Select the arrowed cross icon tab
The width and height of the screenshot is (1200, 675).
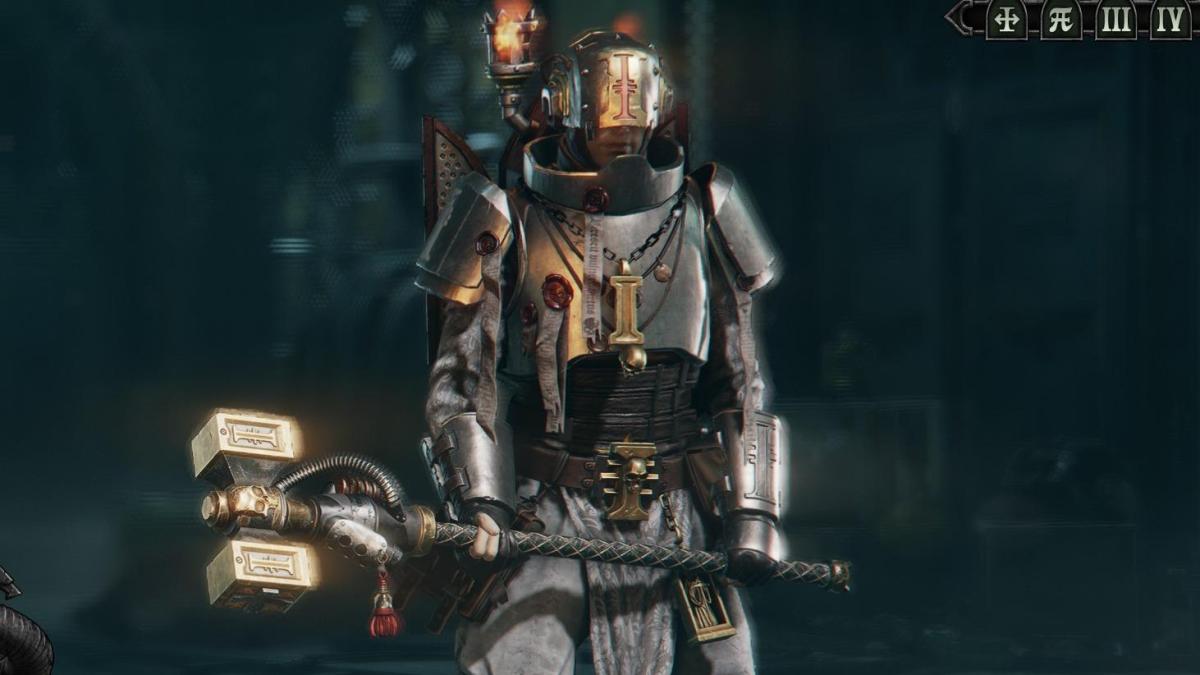click(x=1007, y=19)
